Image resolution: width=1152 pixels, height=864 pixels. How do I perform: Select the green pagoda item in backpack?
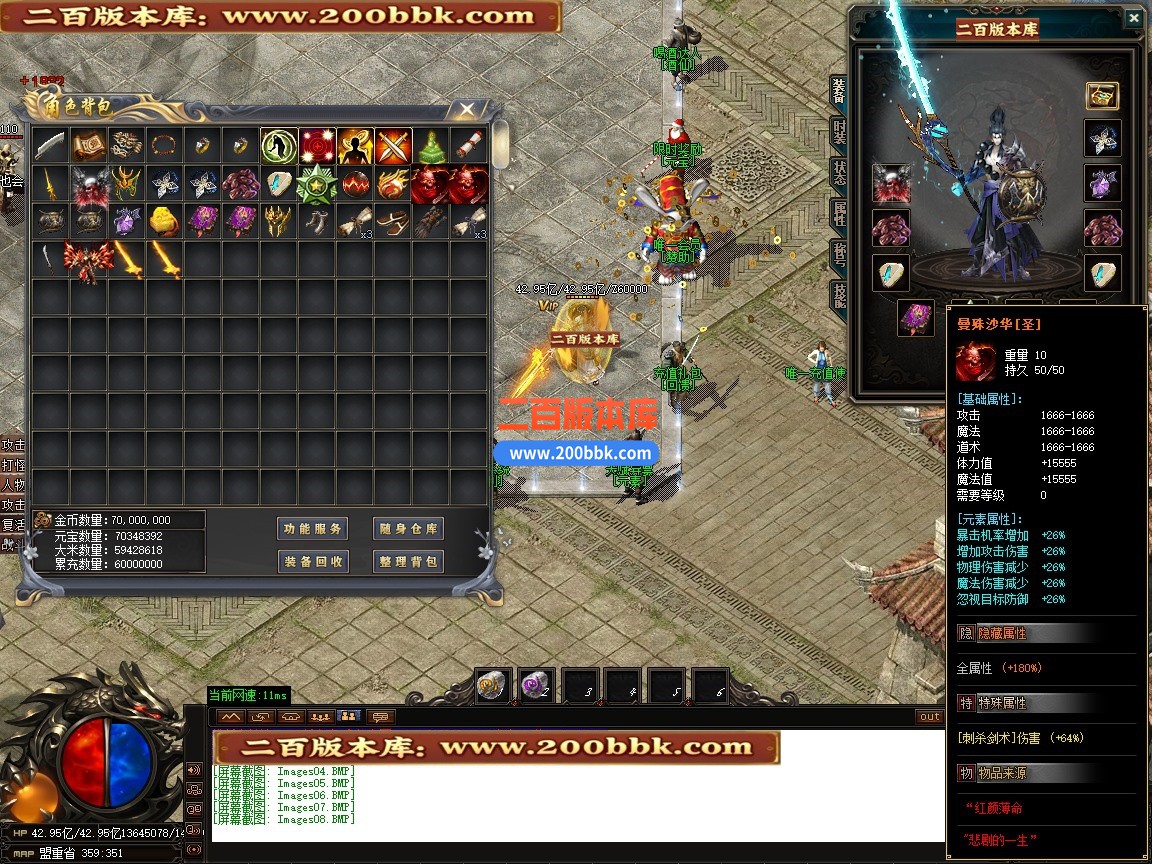coord(431,147)
